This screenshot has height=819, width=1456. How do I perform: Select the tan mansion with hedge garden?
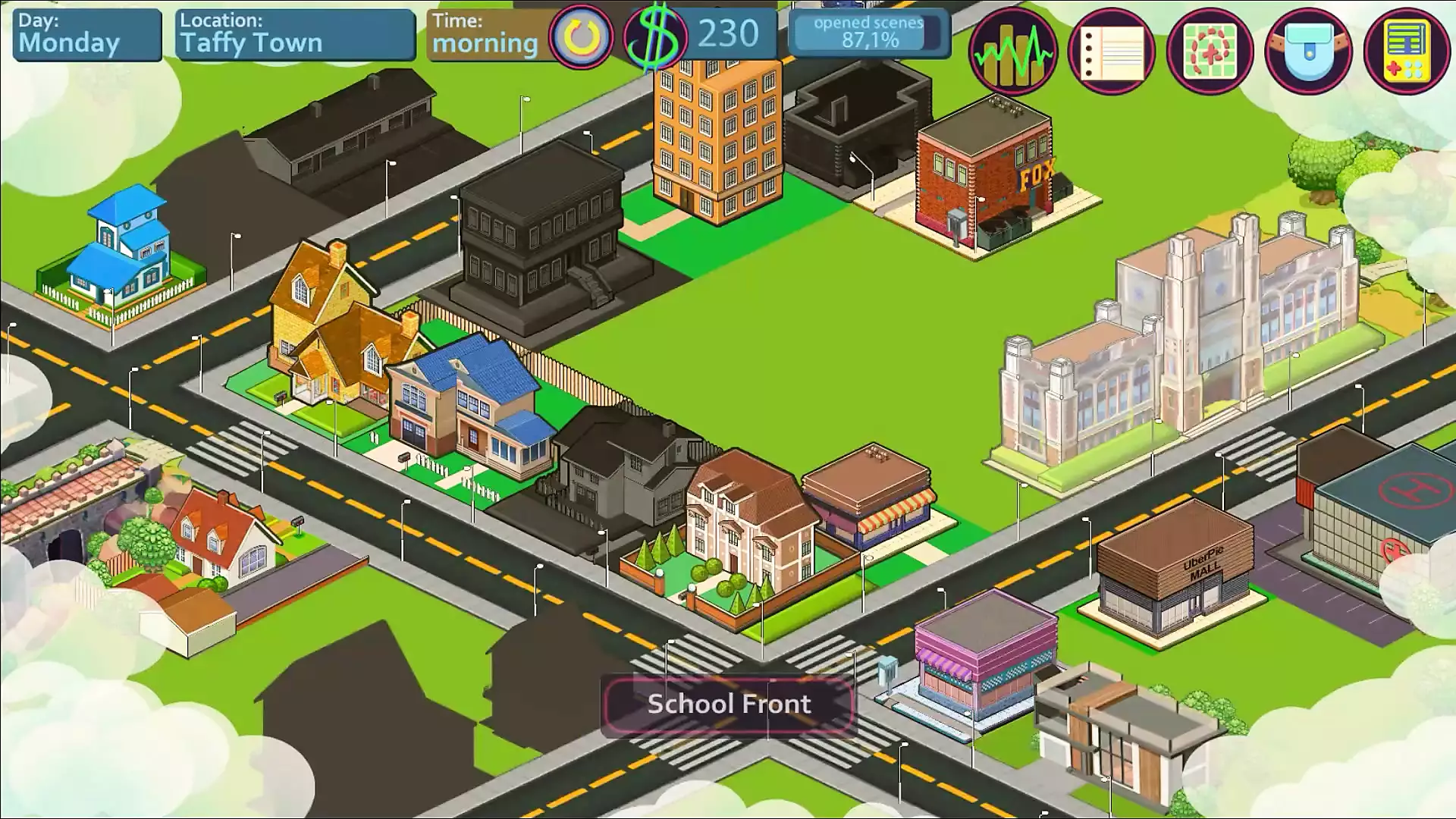(x=747, y=516)
